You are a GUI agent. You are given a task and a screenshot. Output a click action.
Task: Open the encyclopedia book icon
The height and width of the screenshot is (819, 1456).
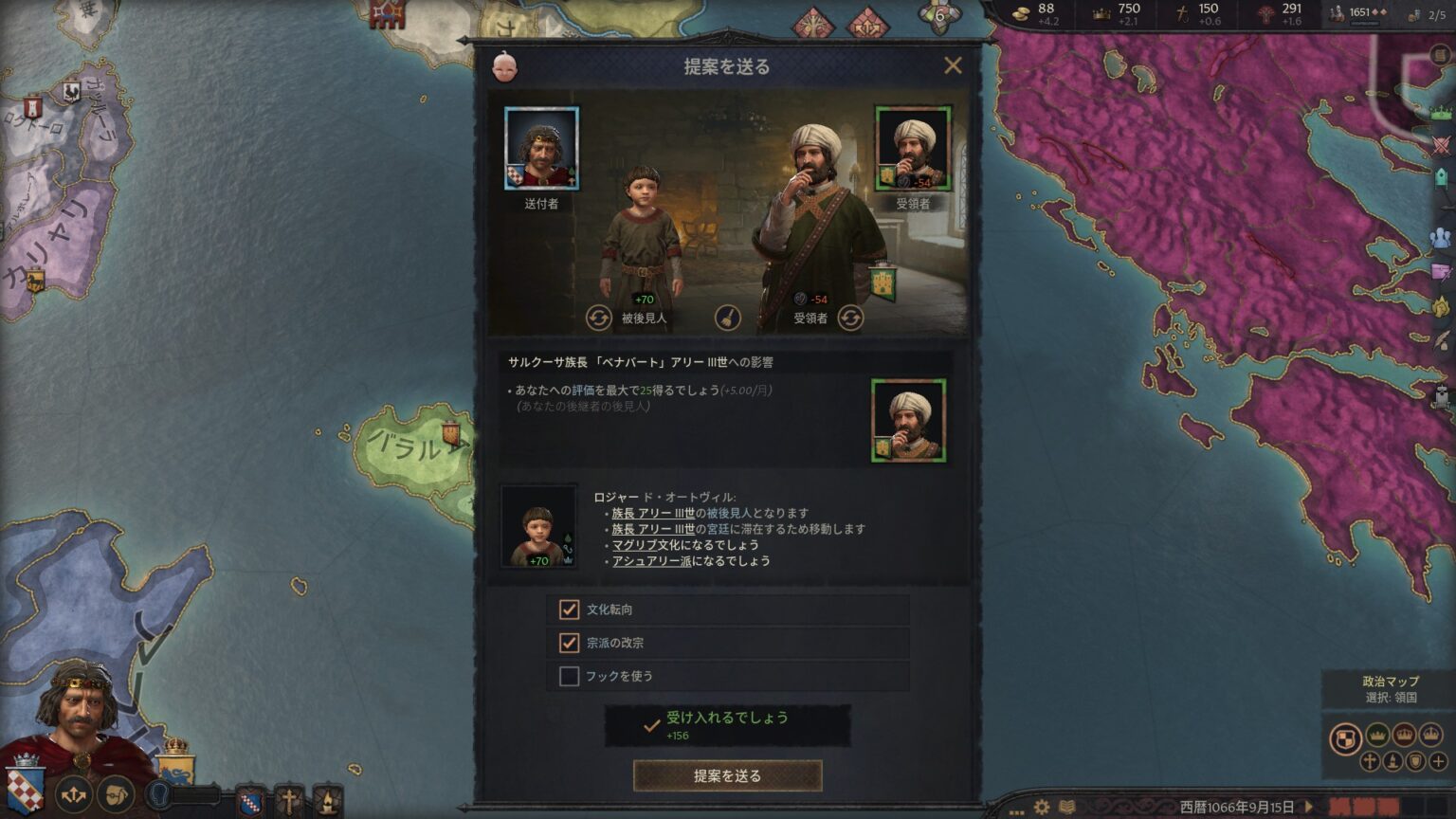click(1067, 807)
